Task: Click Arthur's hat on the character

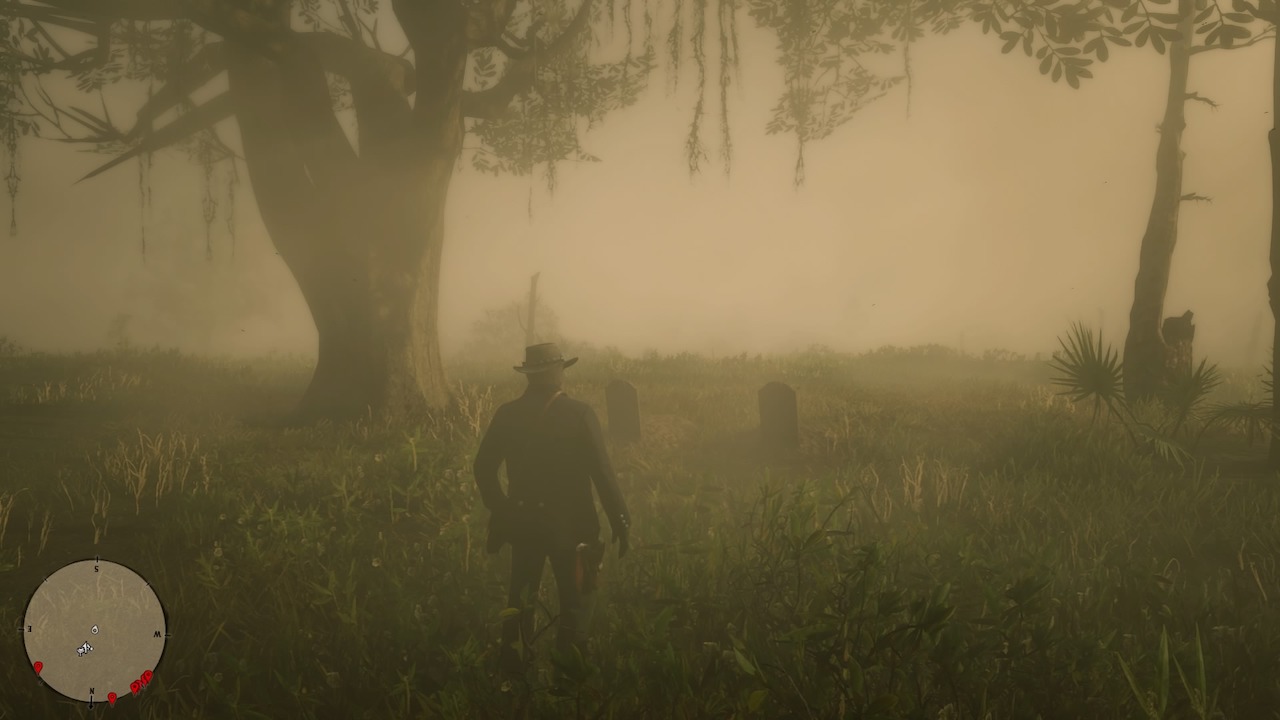Action: pos(546,355)
